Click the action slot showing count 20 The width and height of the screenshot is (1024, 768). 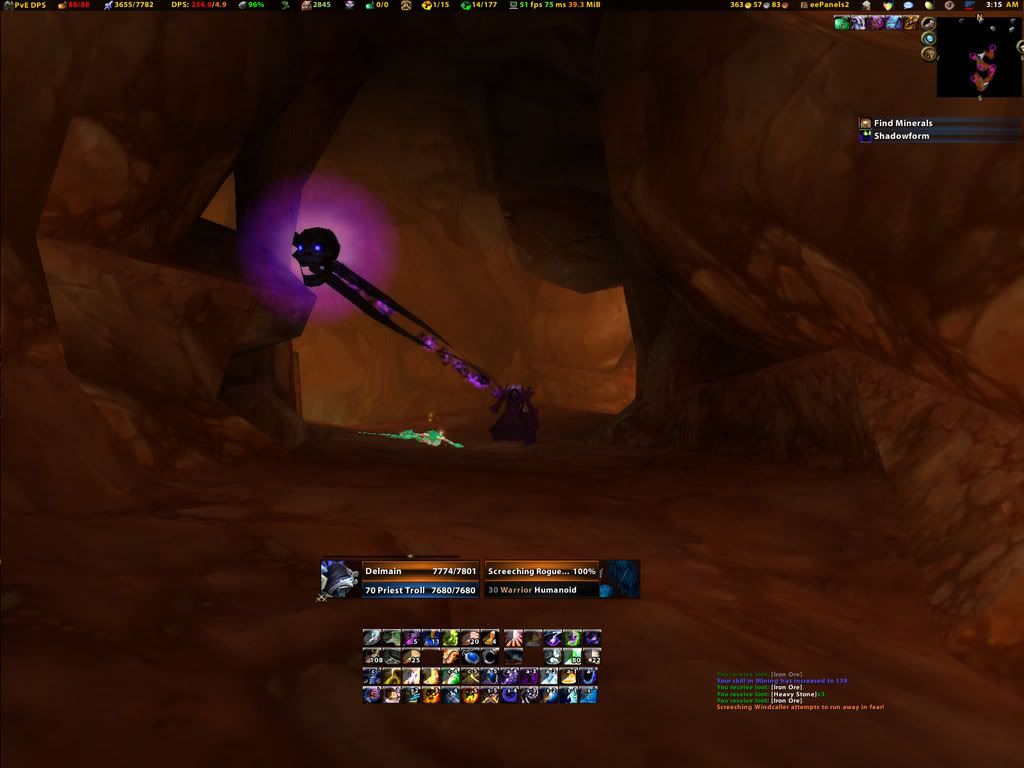click(469, 638)
